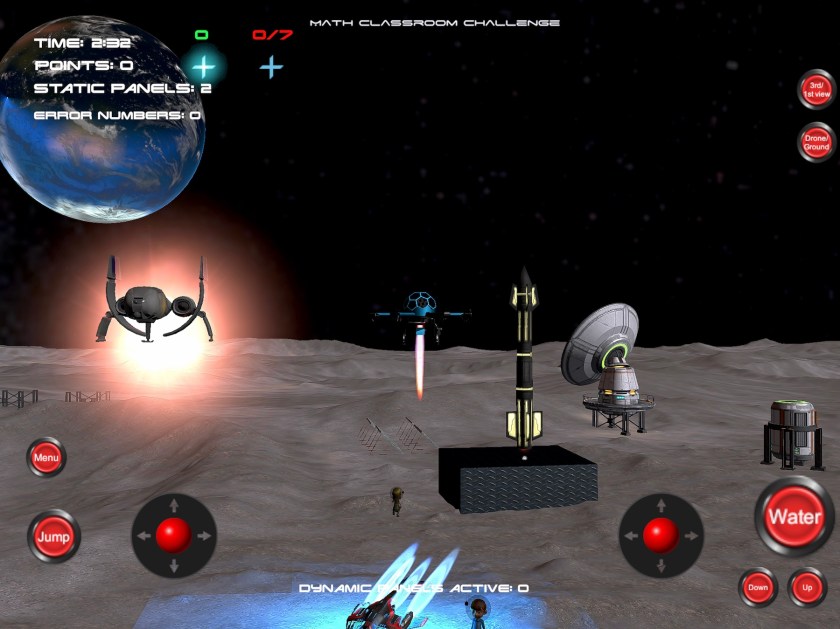The width and height of the screenshot is (840, 629).
Task: Tap the red Jump button
Action: [53, 536]
